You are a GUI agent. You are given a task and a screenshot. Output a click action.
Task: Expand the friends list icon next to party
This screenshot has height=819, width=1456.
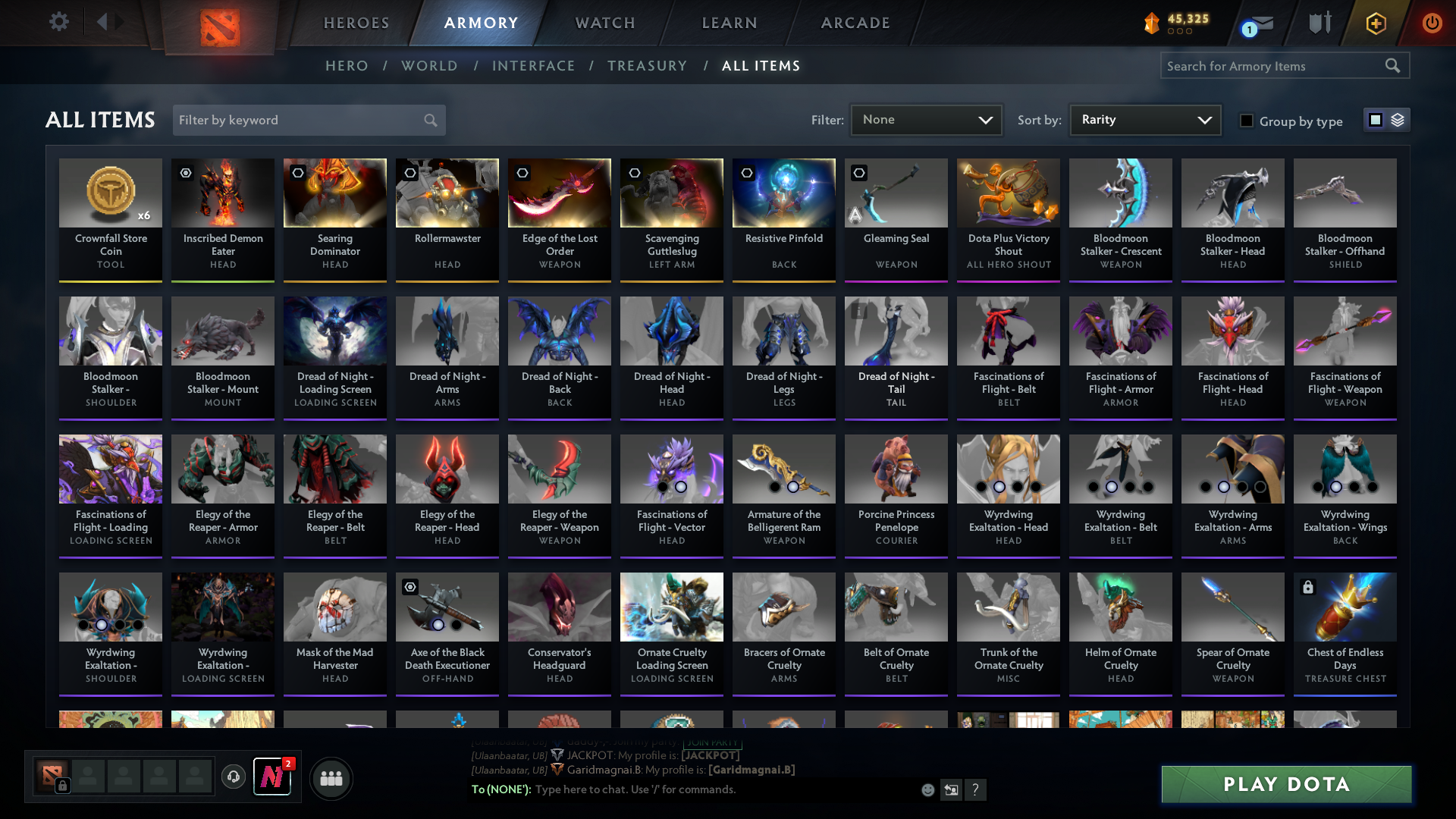330,778
